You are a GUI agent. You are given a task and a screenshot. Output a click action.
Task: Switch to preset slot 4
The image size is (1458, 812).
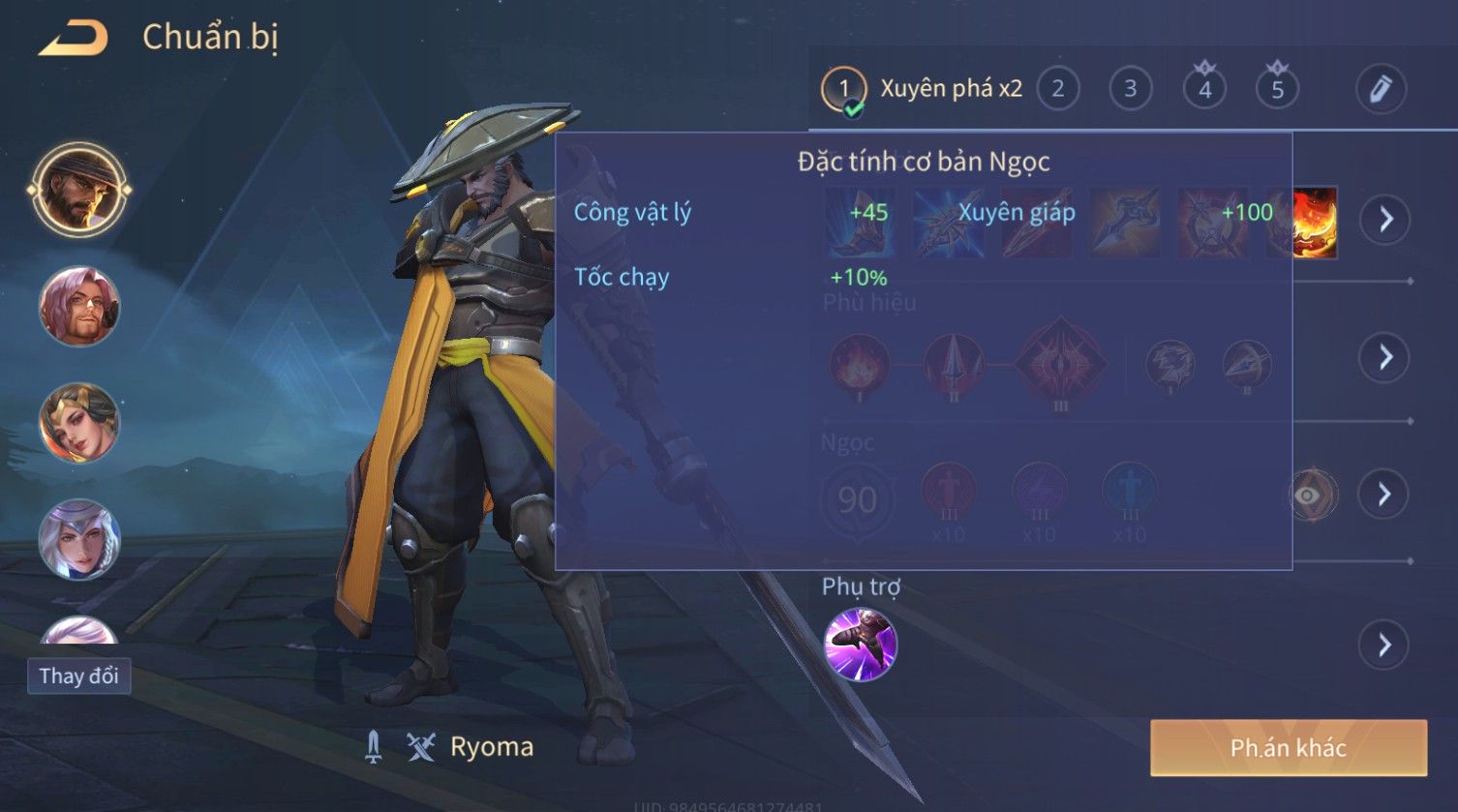(1204, 90)
